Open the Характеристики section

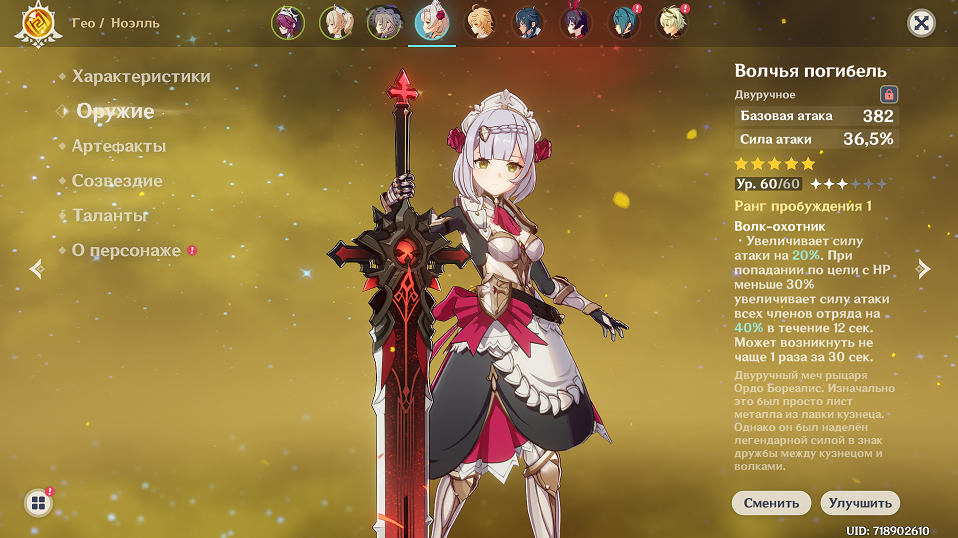(x=141, y=76)
